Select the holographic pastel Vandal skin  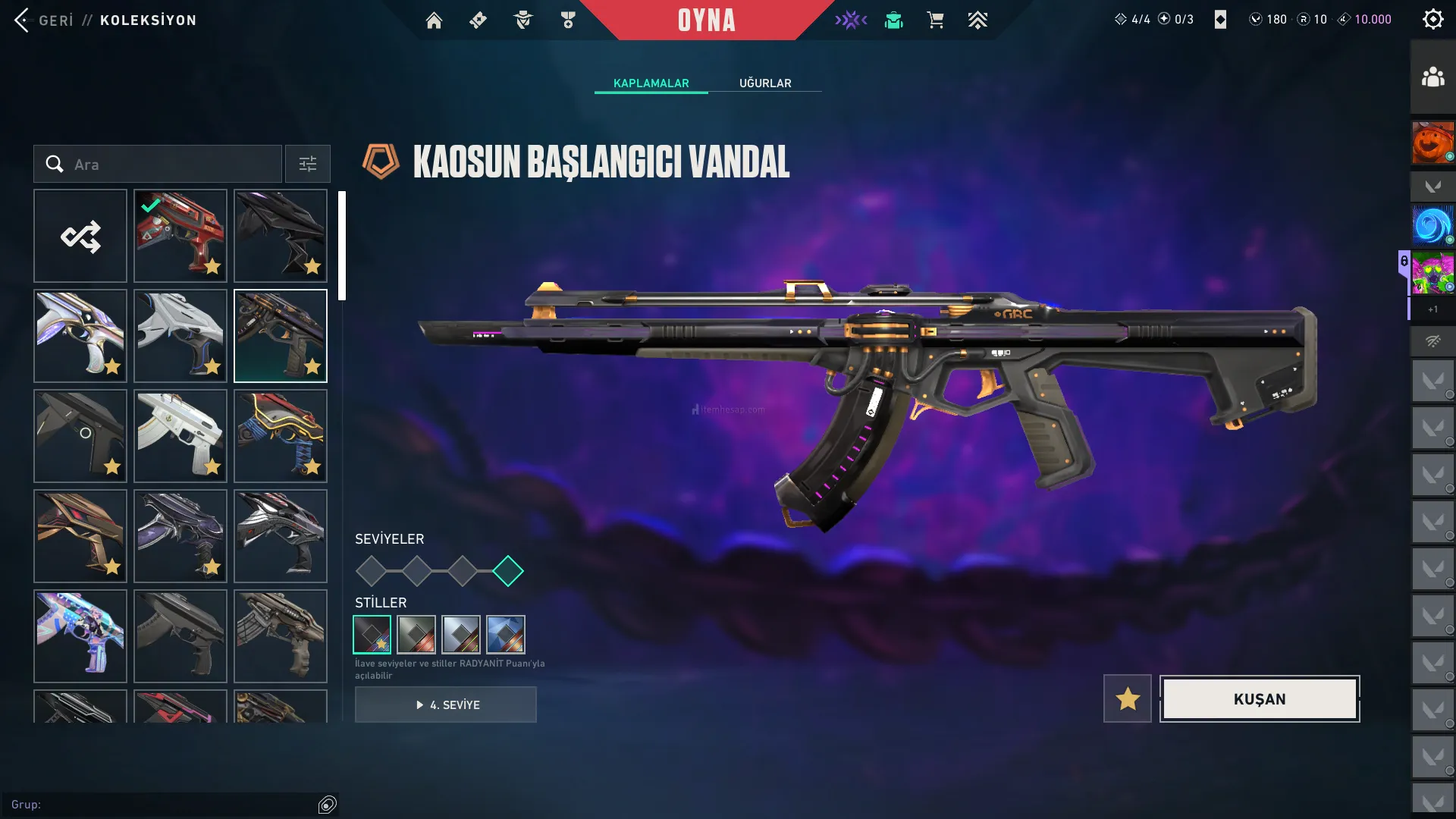[80, 636]
